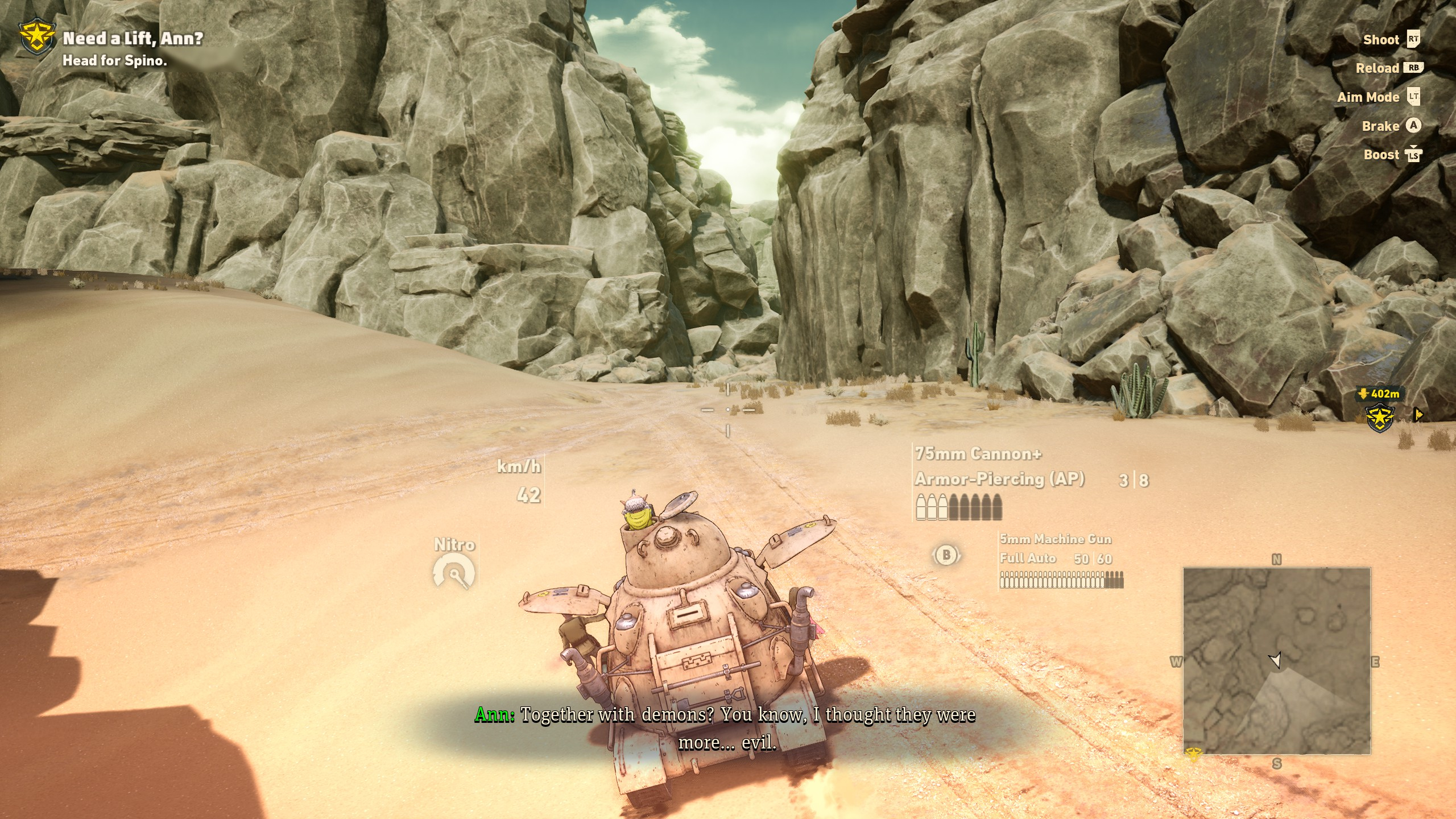This screenshot has width=1456, height=819.
Task: Activate the Nitro gauge icon
Action: coord(454,572)
